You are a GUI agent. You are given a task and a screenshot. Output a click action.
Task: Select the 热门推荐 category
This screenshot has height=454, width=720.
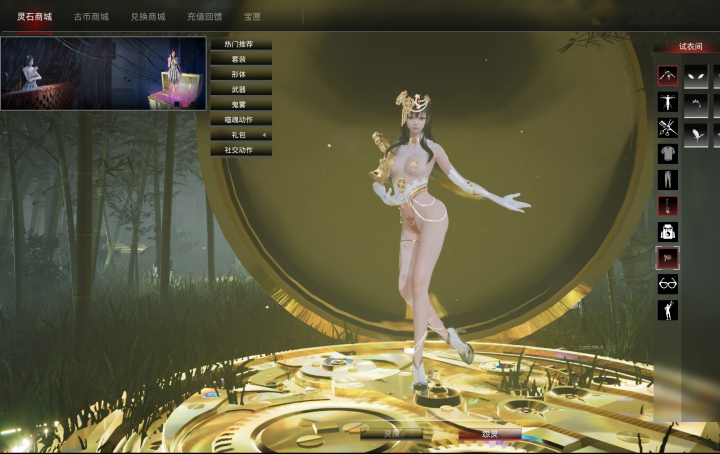(x=240, y=45)
